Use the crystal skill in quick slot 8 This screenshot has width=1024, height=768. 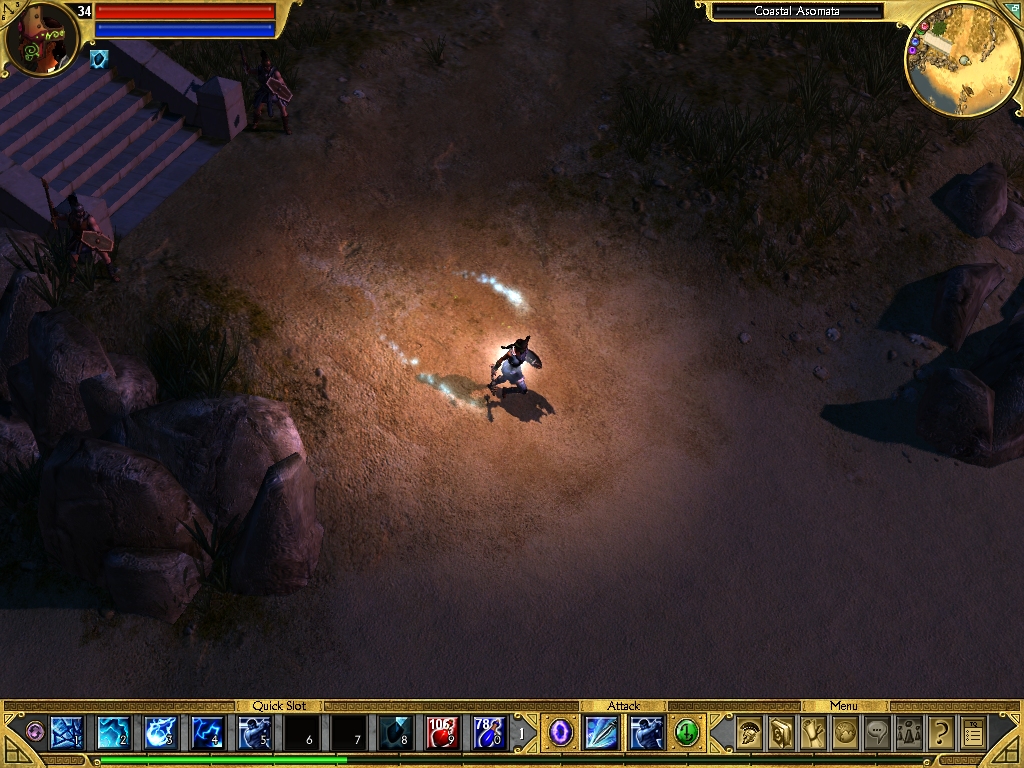coord(396,733)
